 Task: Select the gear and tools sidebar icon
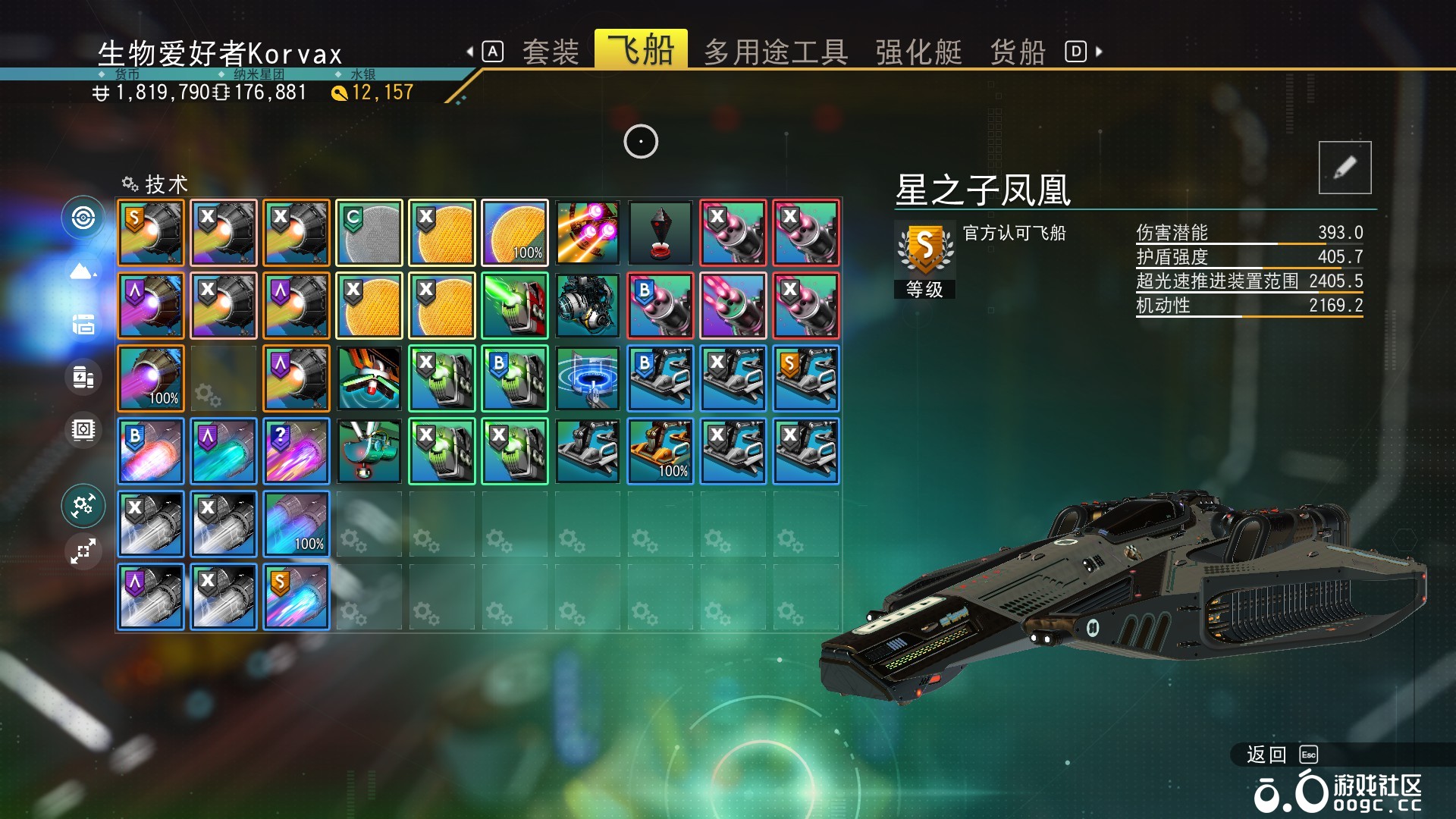pos(83,505)
